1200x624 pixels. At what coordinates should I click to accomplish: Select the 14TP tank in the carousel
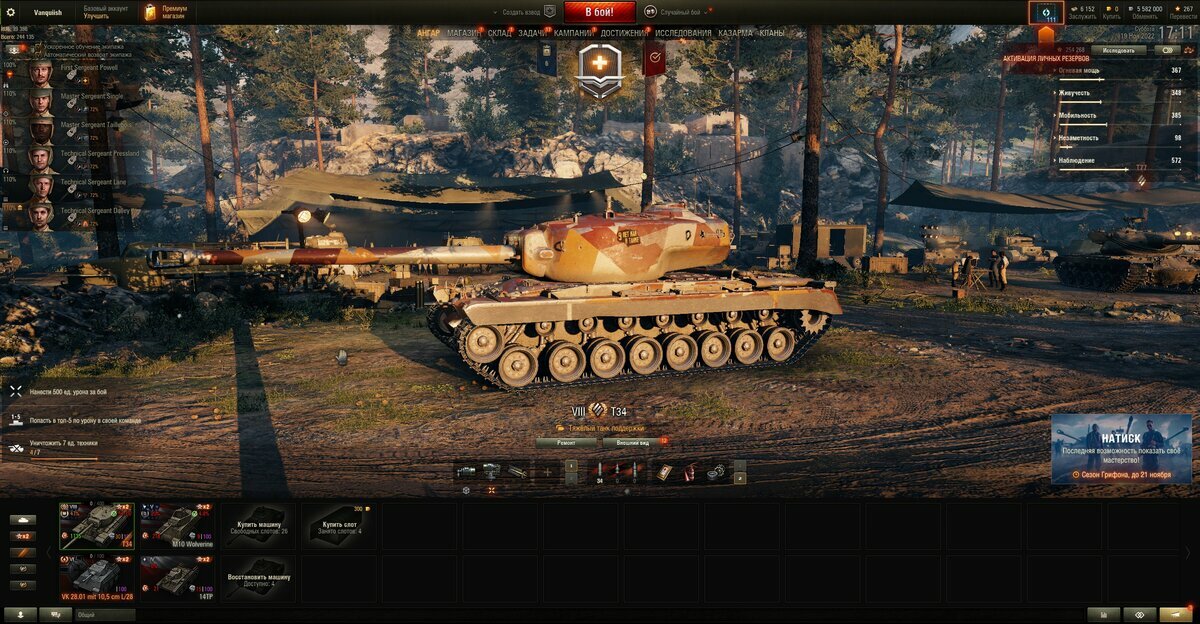point(177,578)
